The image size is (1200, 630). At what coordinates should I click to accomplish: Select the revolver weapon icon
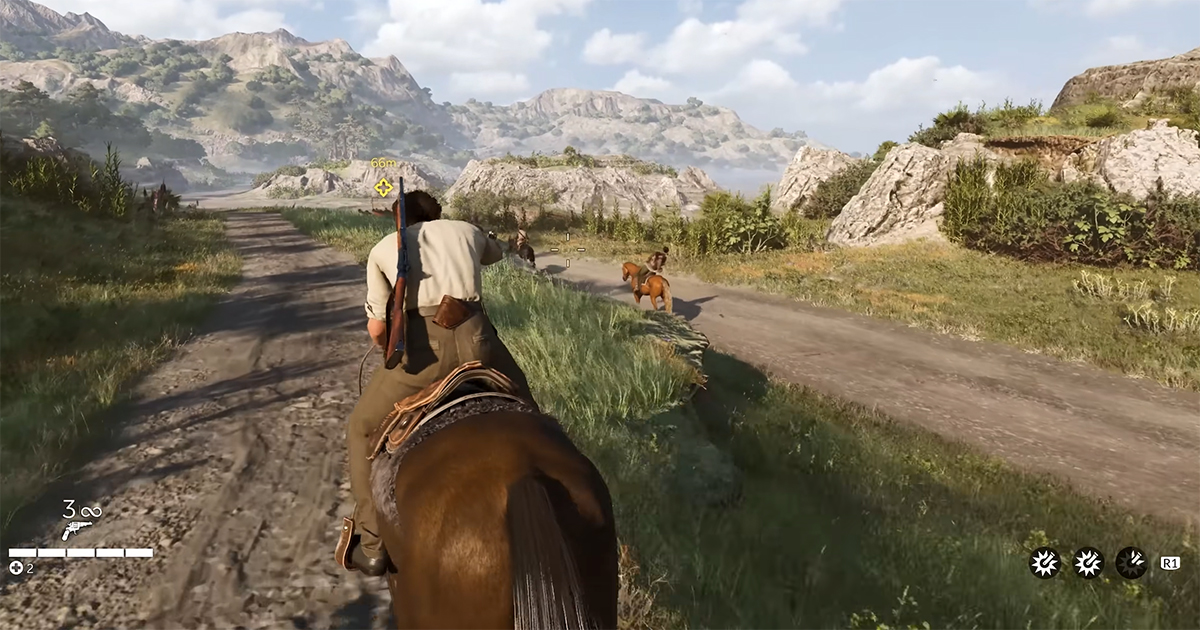click(x=77, y=530)
